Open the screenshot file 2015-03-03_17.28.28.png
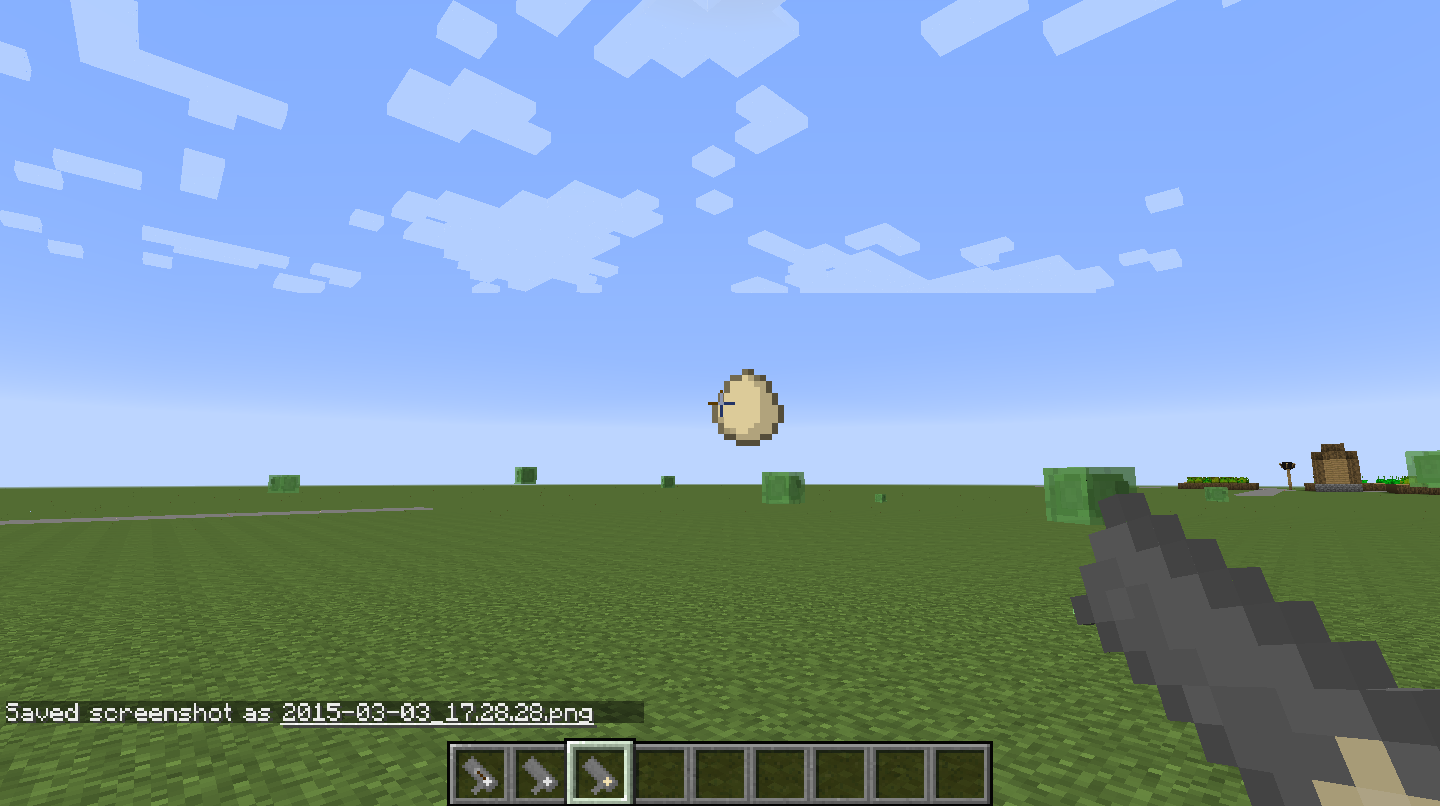This screenshot has width=1440, height=806. click(x=436, y=714)
